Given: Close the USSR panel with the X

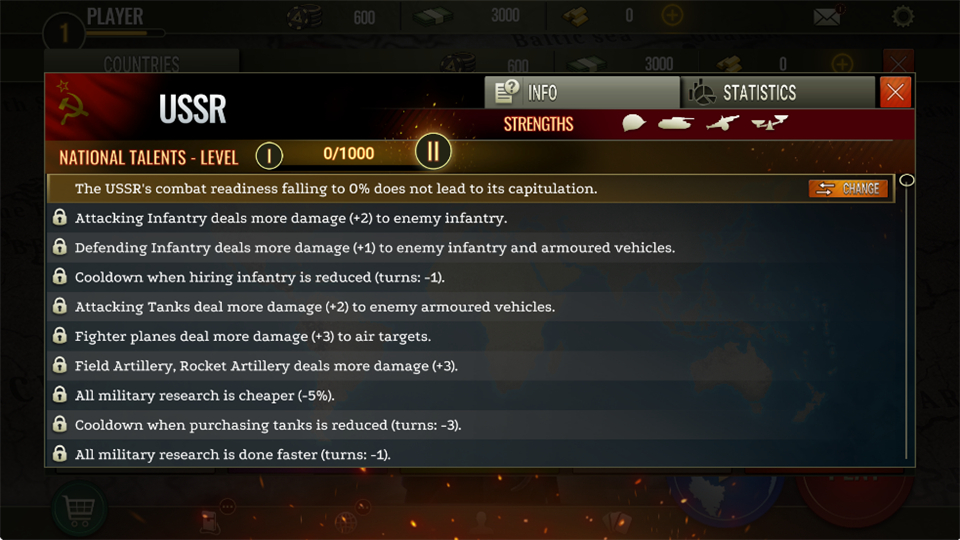Looking at the screenshot, I should (x=895, y=93).
